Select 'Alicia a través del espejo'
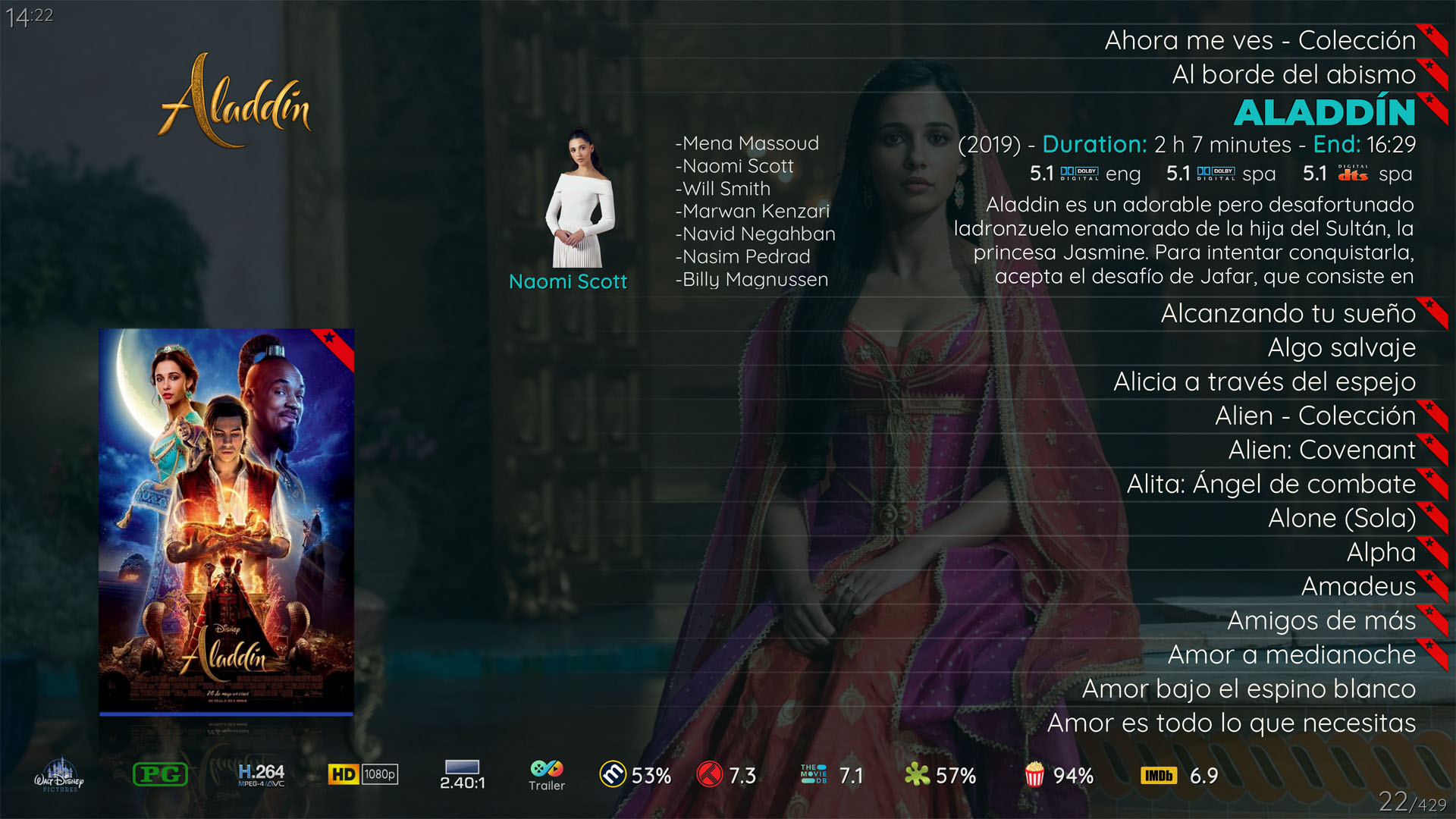Viewport: 1456px width, 819px height. (x=1264, y=381)
